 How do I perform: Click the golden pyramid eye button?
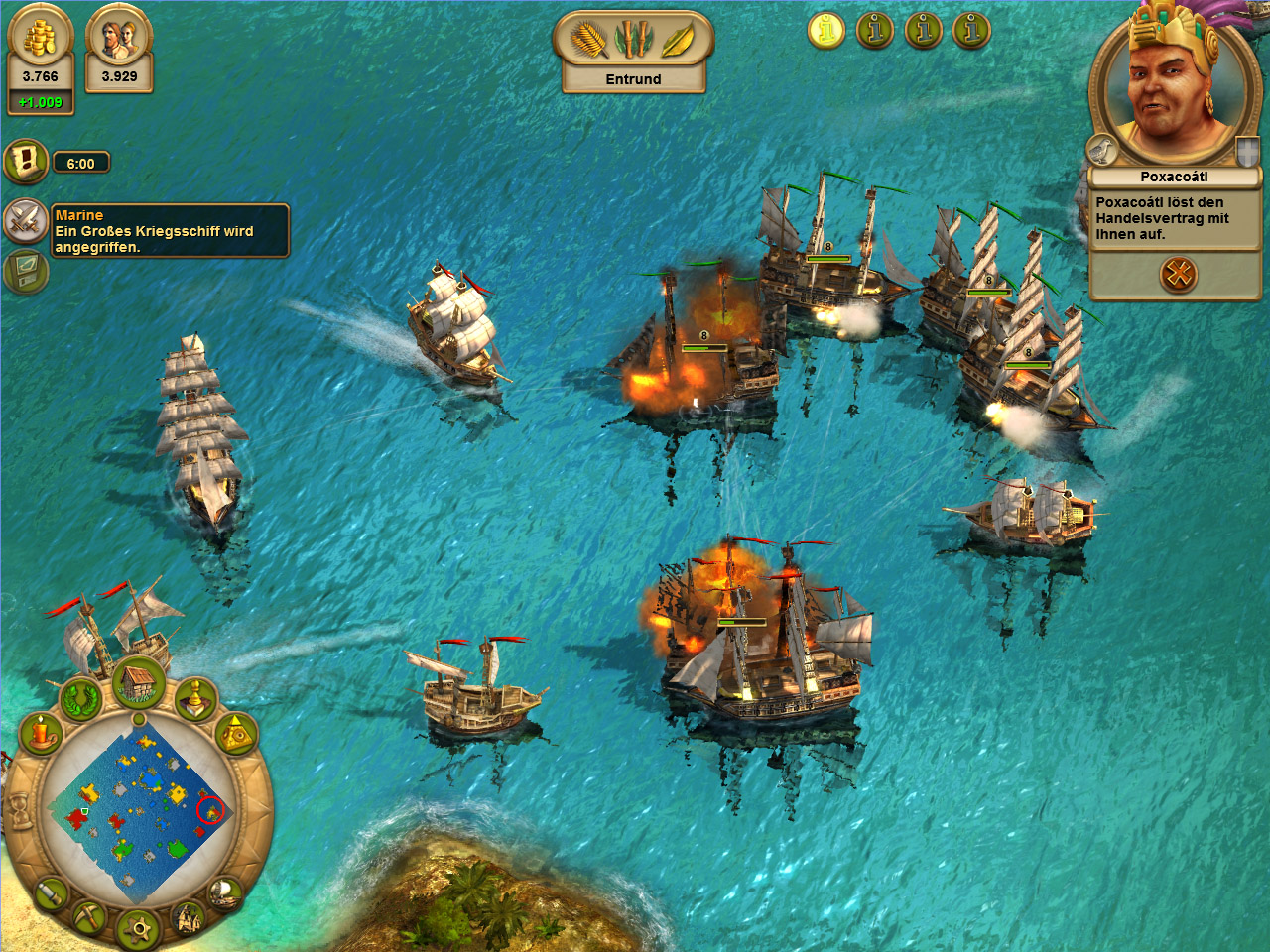[236, 735]
